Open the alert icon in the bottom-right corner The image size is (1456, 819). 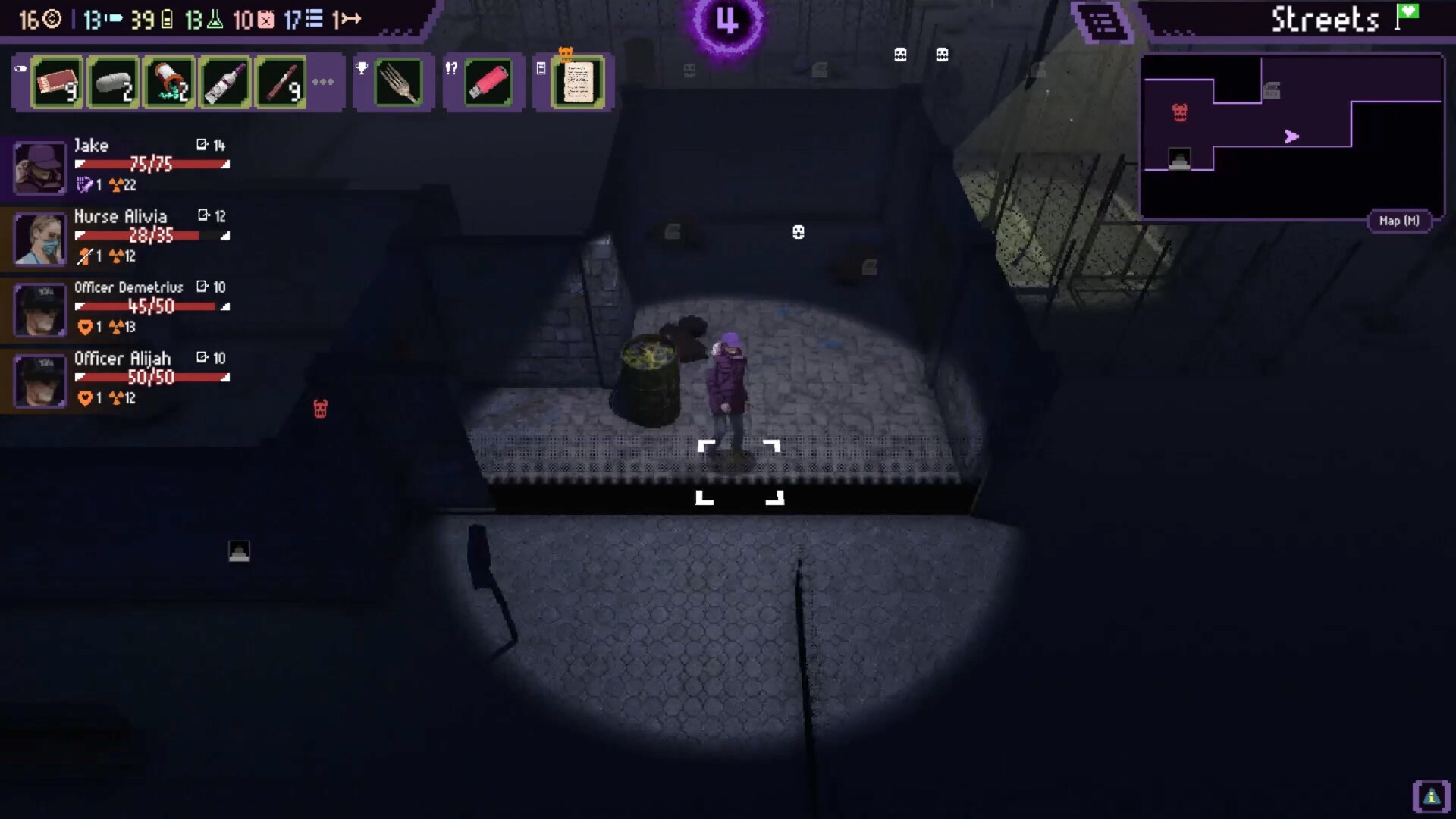pos(1430,795)
